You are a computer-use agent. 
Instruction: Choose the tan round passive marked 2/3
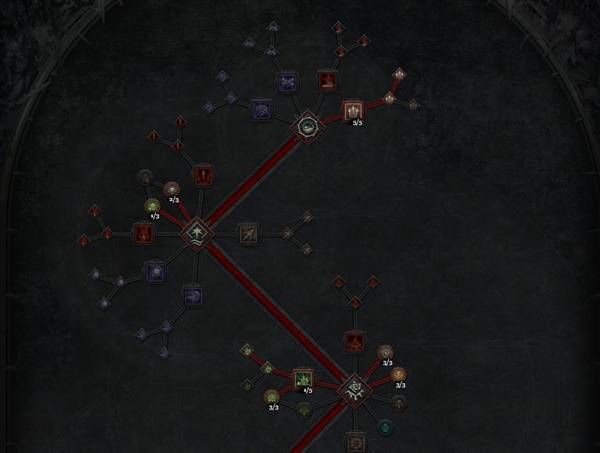171,189
